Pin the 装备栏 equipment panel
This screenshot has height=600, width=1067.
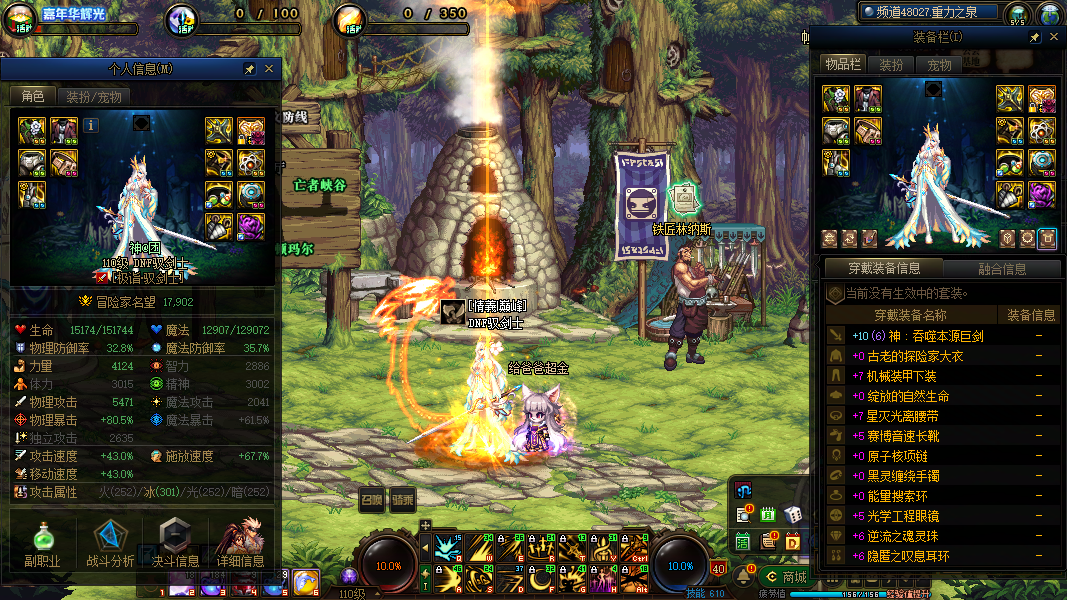coord(1034,37)
